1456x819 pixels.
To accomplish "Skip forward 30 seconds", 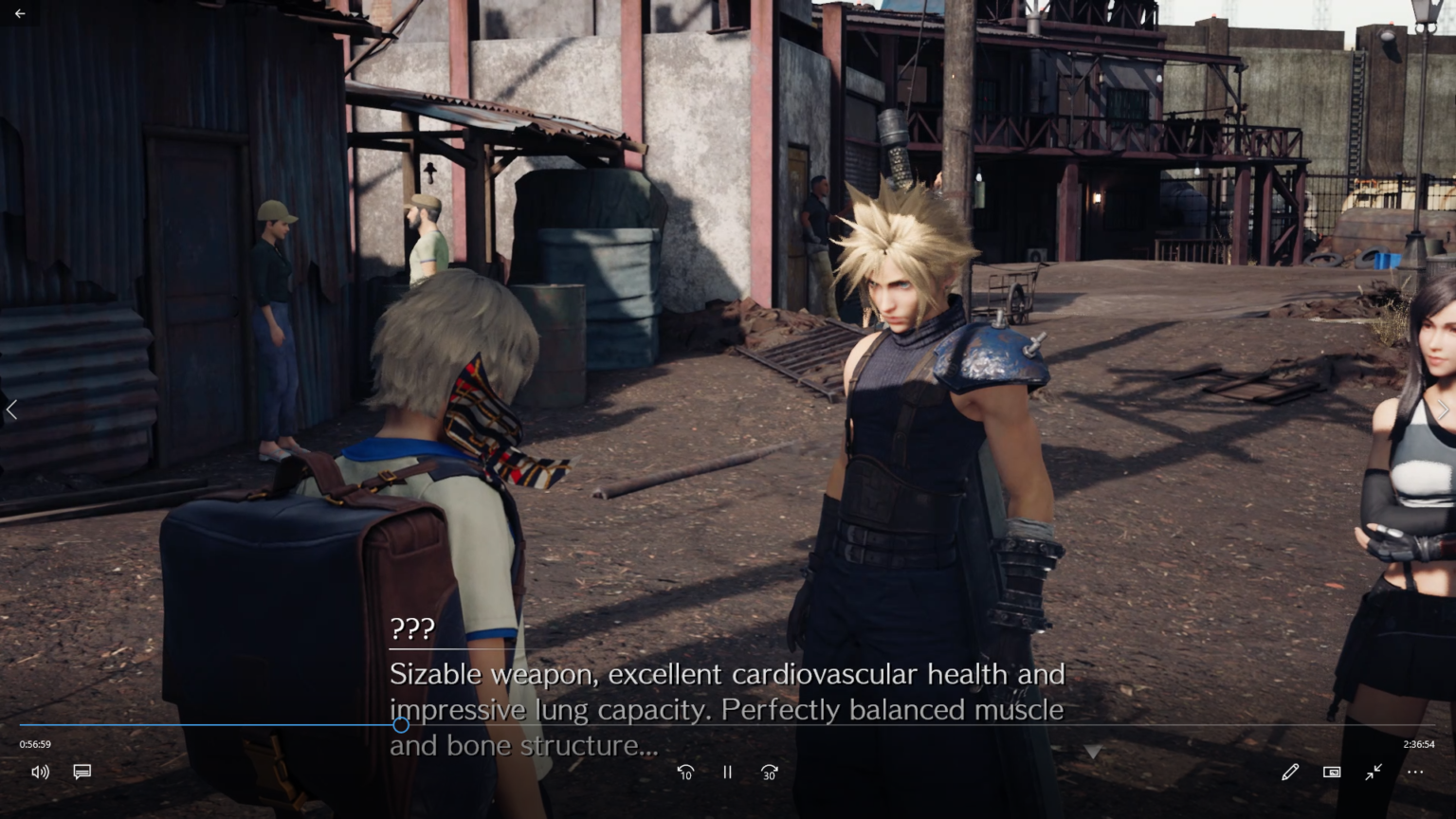I will [x=769, y=773].
